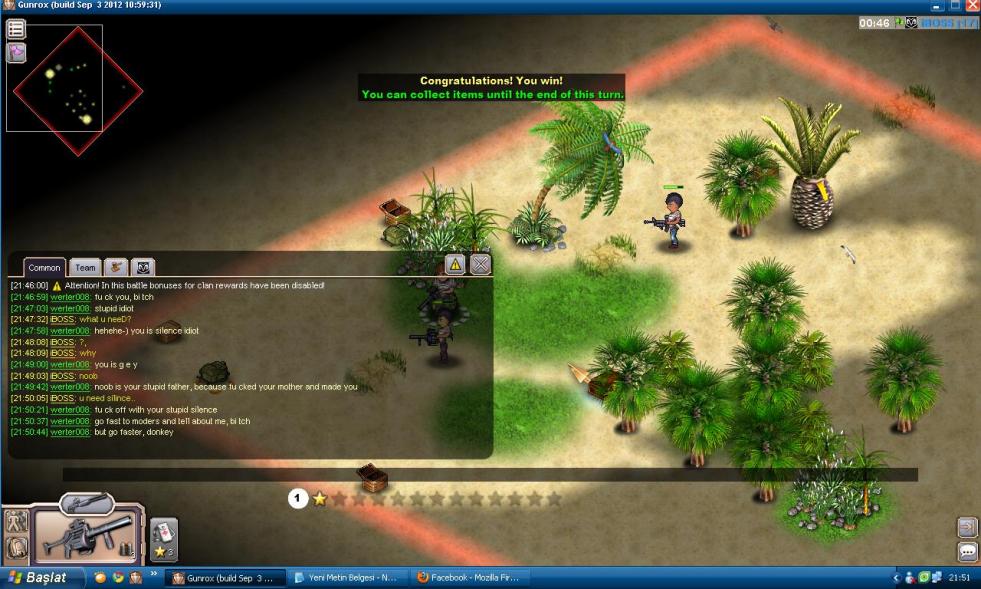Open the main menu list icon
Image resolution: width=981 pixels, height=589 pixels.
(16, 30)
